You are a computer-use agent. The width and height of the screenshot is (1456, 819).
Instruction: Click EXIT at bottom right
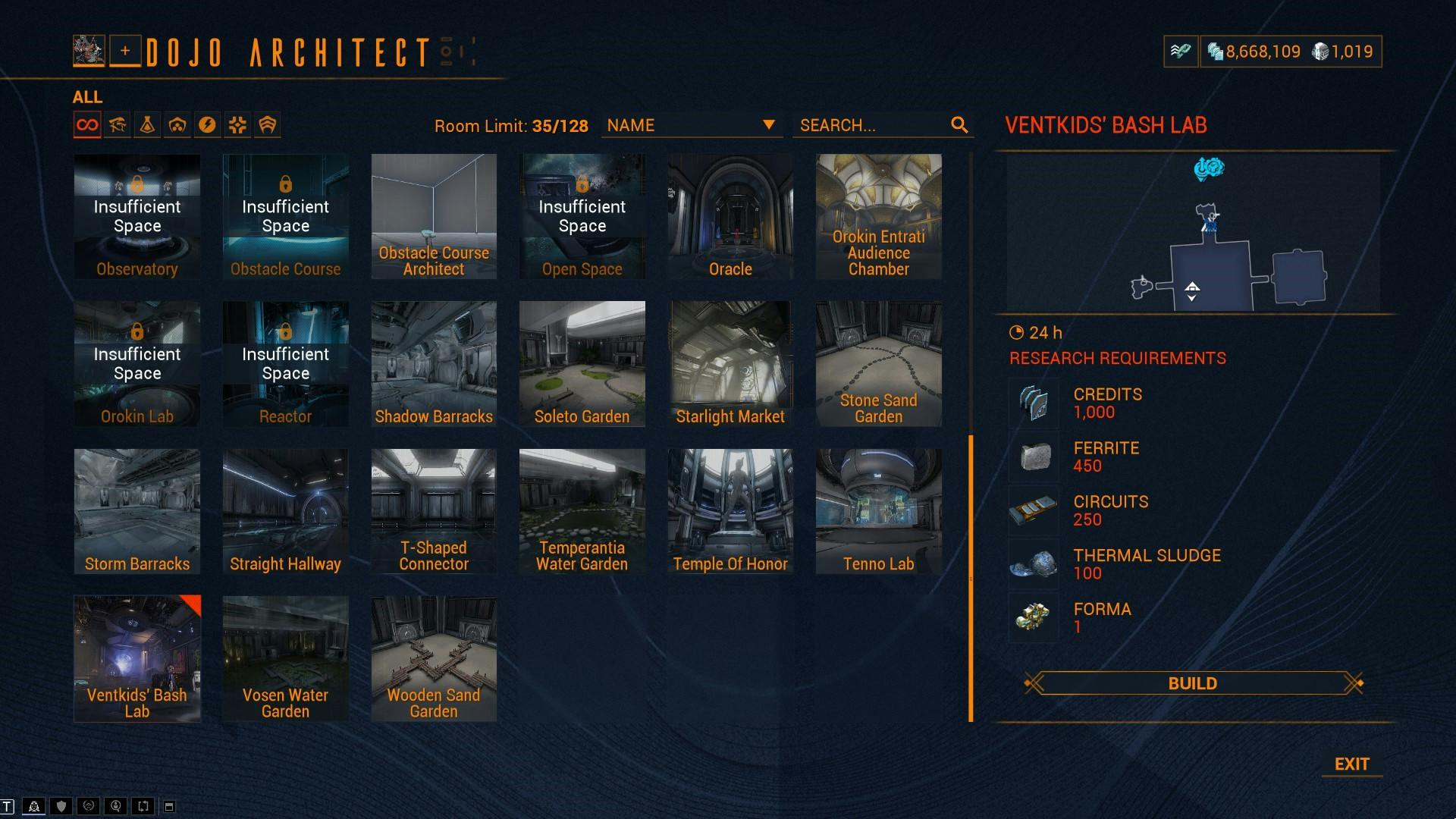[1352, 764]
